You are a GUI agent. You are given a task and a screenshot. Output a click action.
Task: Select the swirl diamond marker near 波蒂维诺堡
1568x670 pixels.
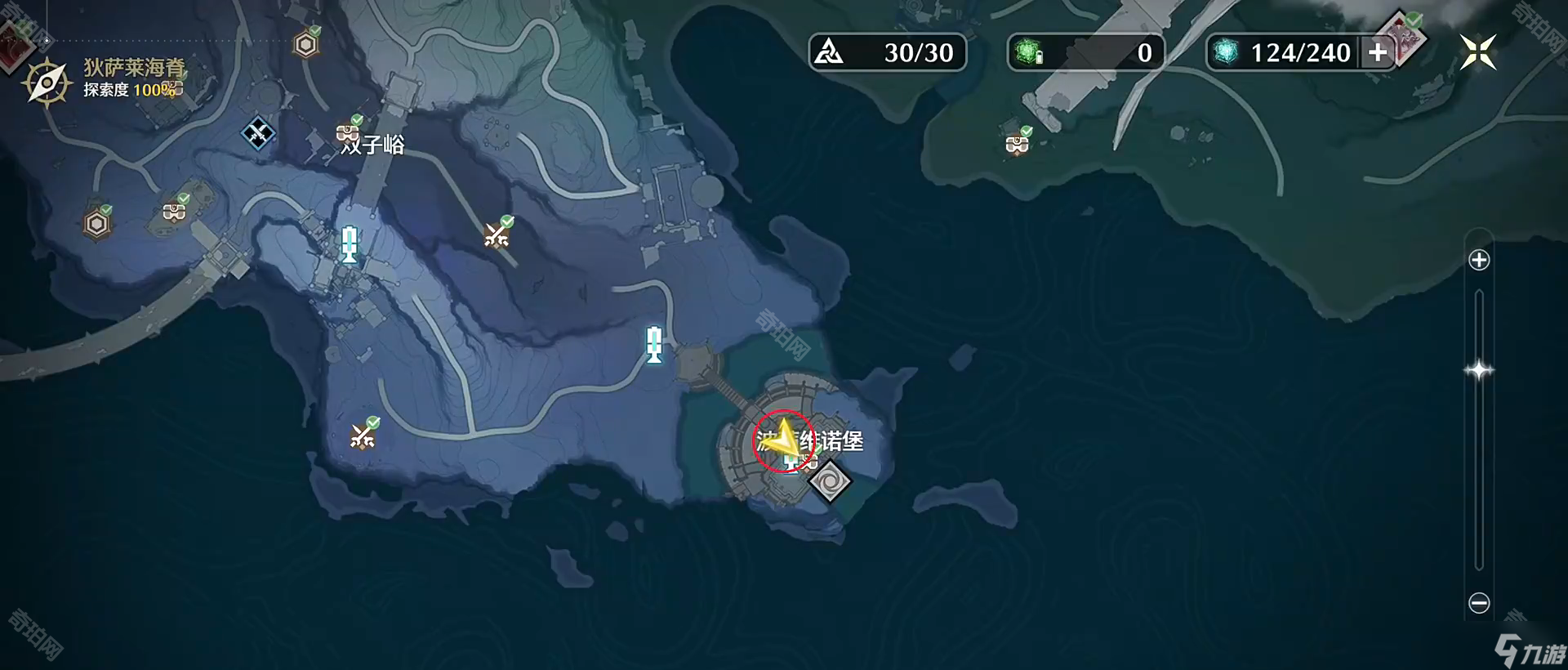[830, 480]
